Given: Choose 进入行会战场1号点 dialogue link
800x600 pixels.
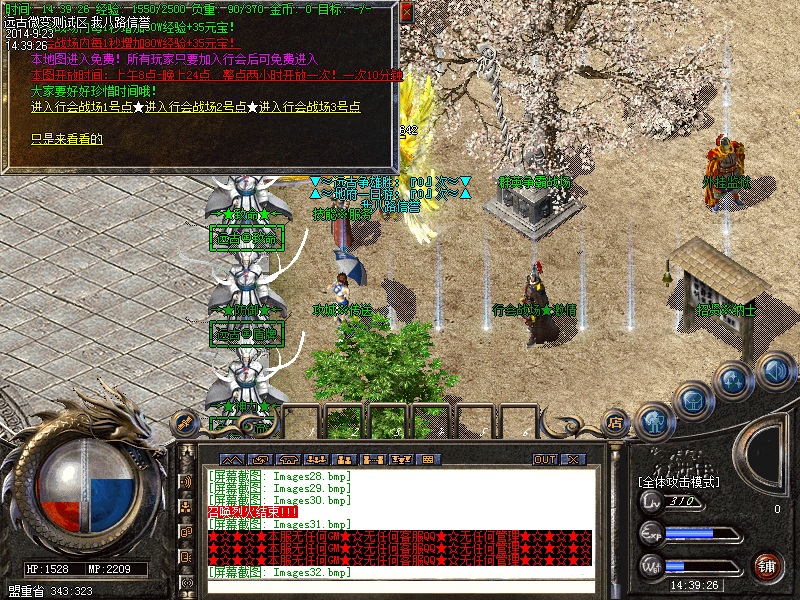Looking at the screenshot, I should tap(82, 107).
